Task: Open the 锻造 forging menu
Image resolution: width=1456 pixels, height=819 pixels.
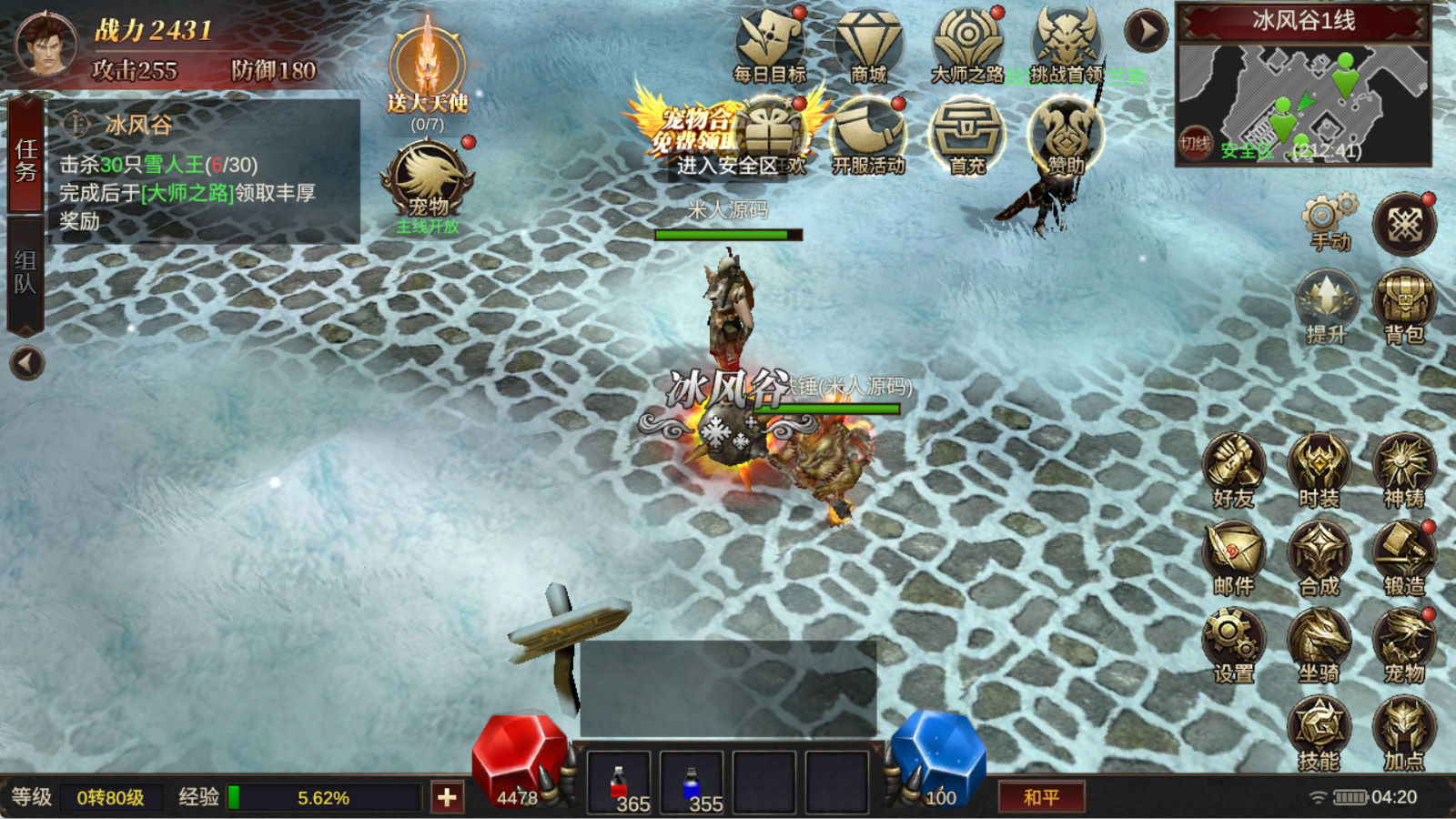Action: coord(1404,558)
